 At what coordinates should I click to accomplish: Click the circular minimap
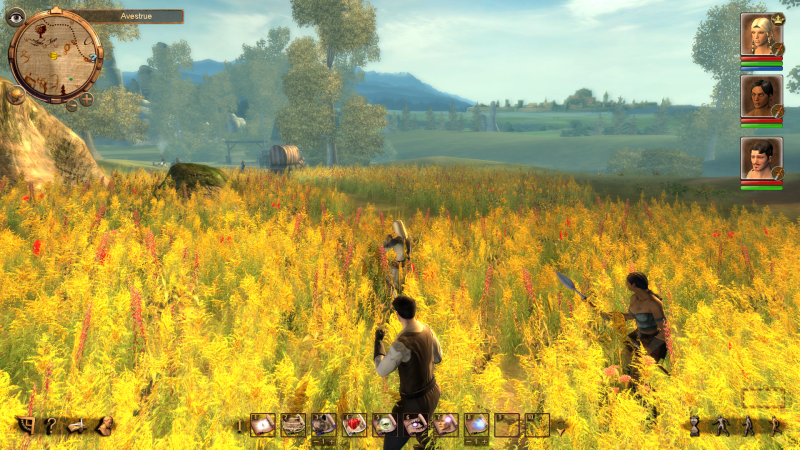point(55,55)
